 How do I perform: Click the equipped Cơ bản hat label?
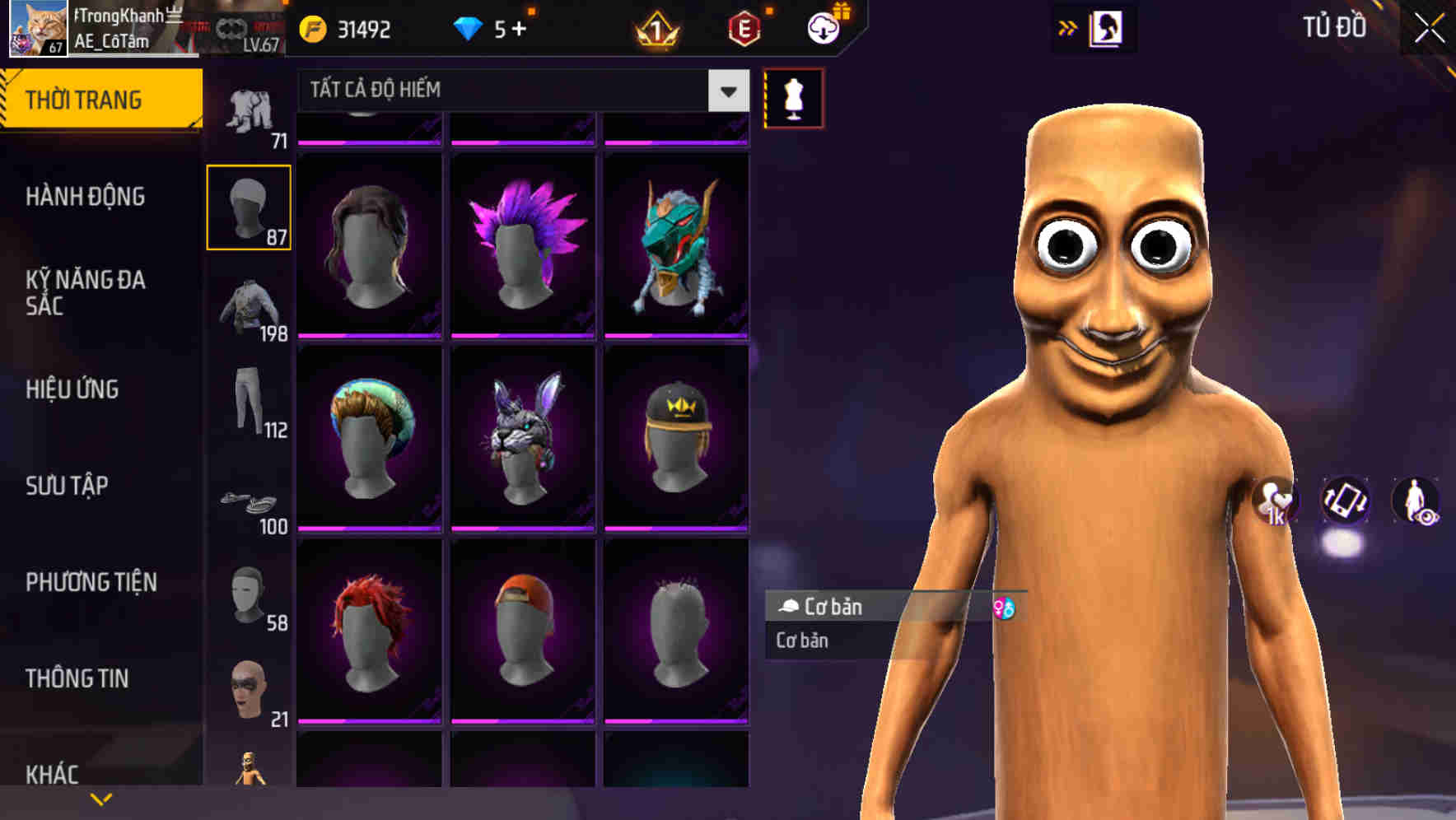pos(832,608)
